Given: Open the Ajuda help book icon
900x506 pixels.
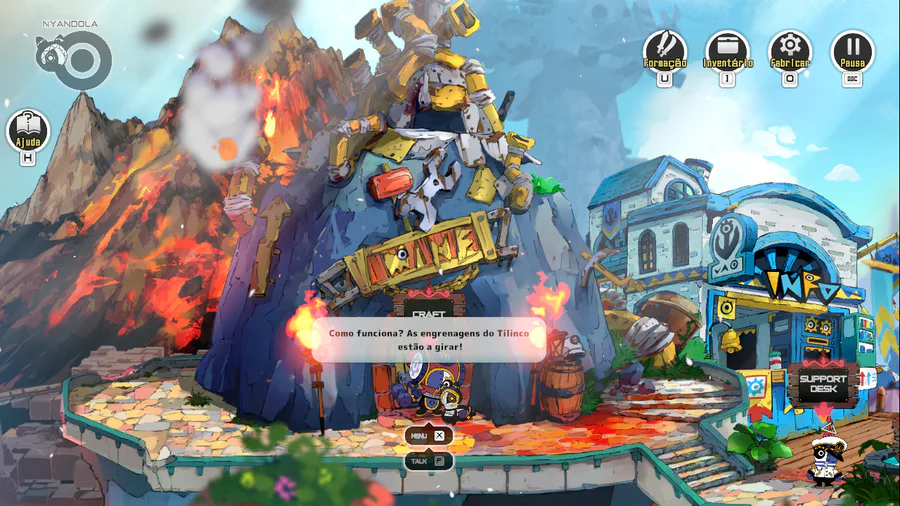Looking at the screenshot, I should [x=28, y=129].
